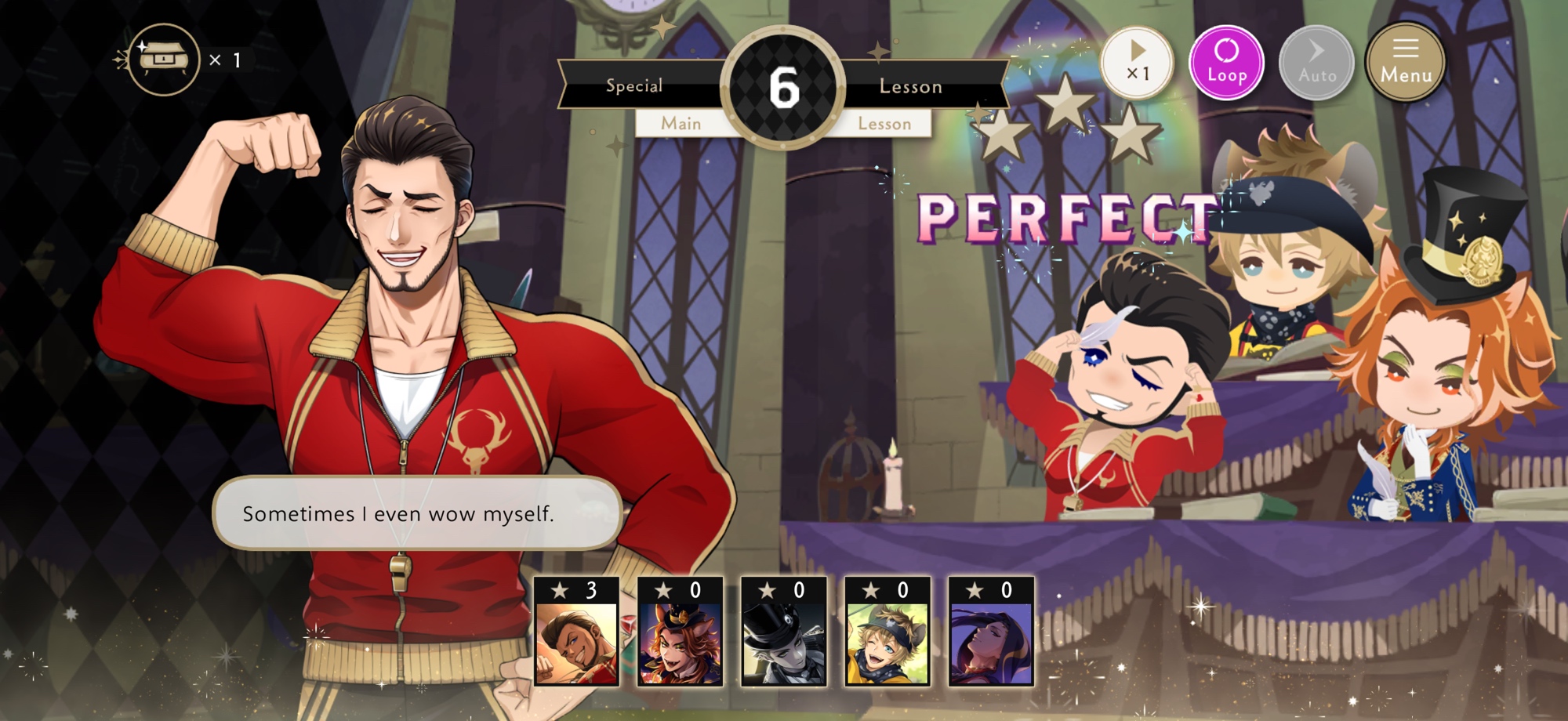Choose the grey top hat character card
1568x721 pixels.
784,633
